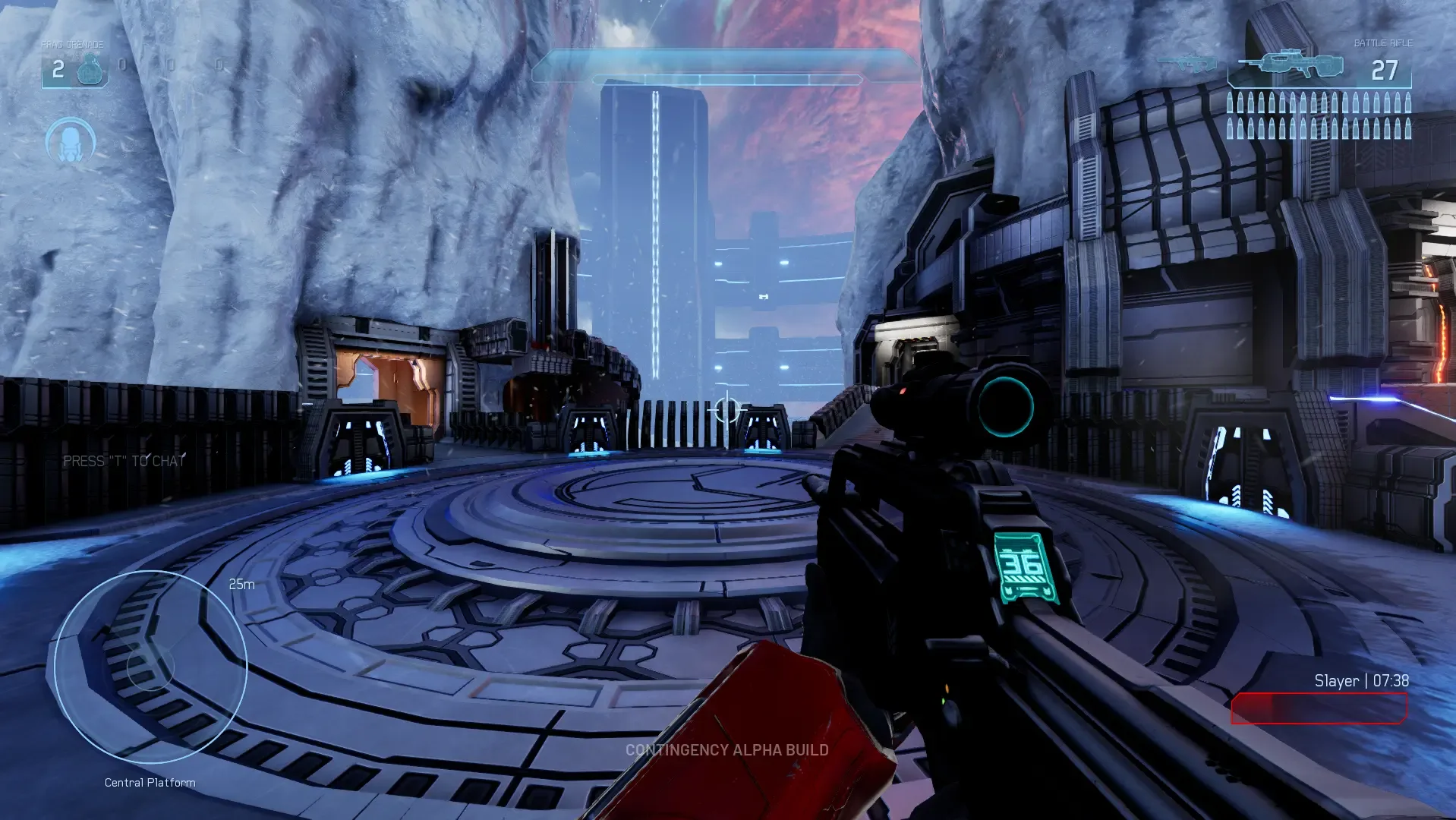Select the Battle Rifle weapon silhouette icon

(x=1289, y=65)
